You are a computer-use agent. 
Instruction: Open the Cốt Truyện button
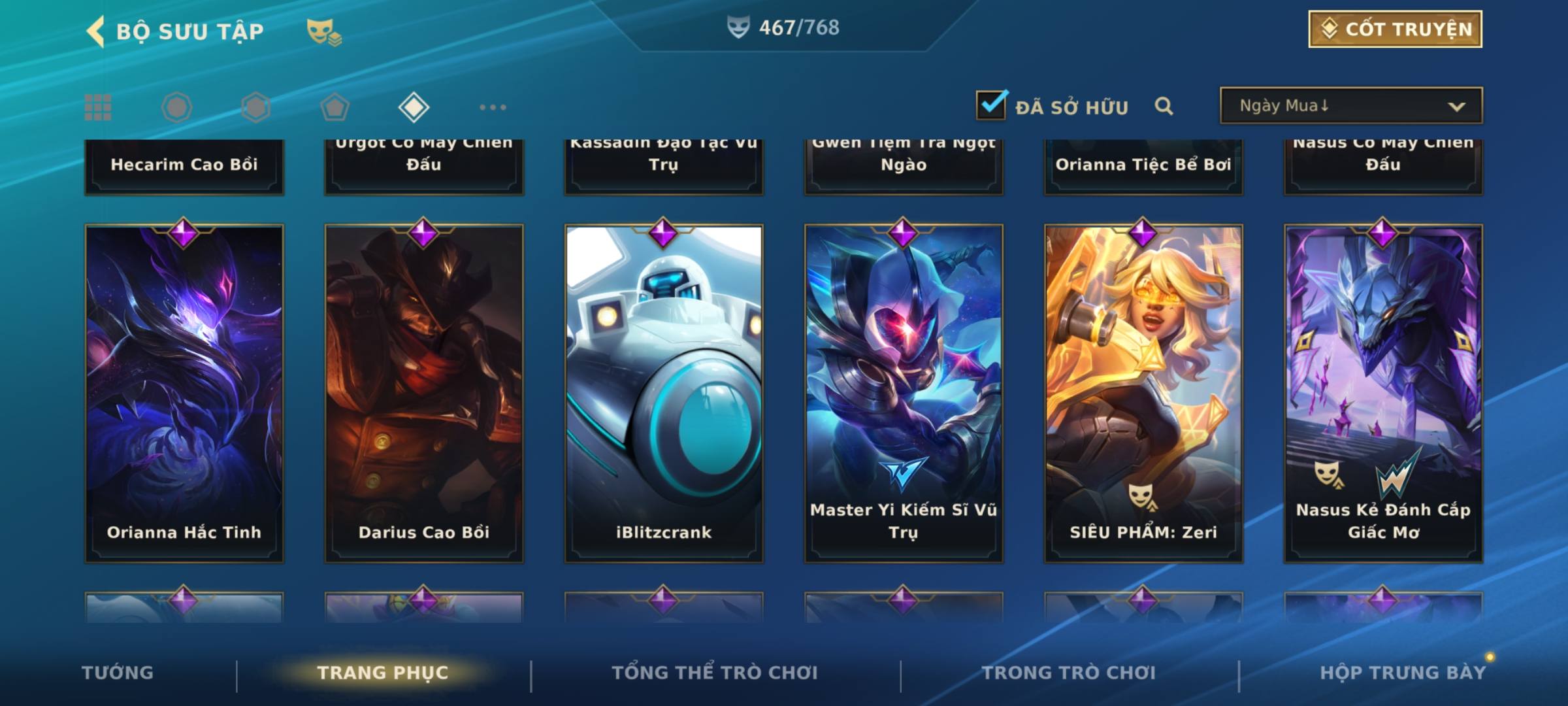(1395, 29)
